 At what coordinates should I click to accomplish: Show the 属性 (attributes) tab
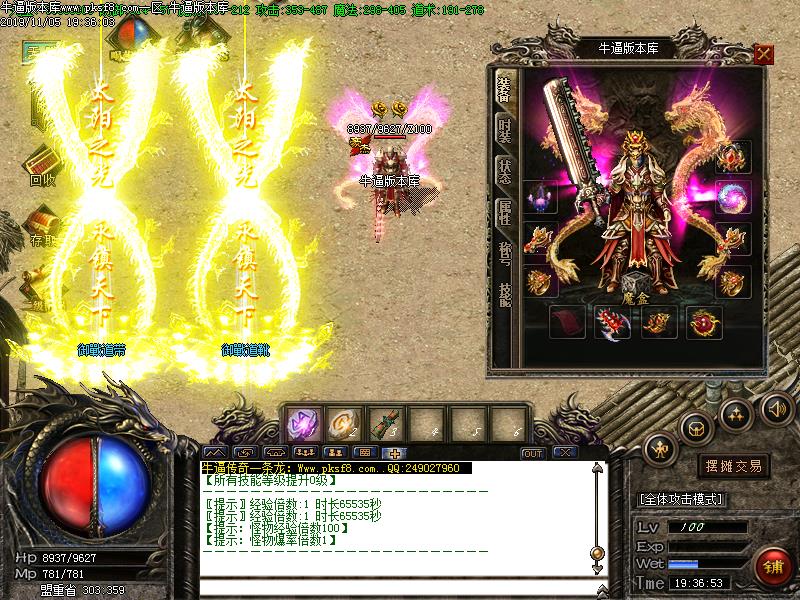tap(504, 211)
